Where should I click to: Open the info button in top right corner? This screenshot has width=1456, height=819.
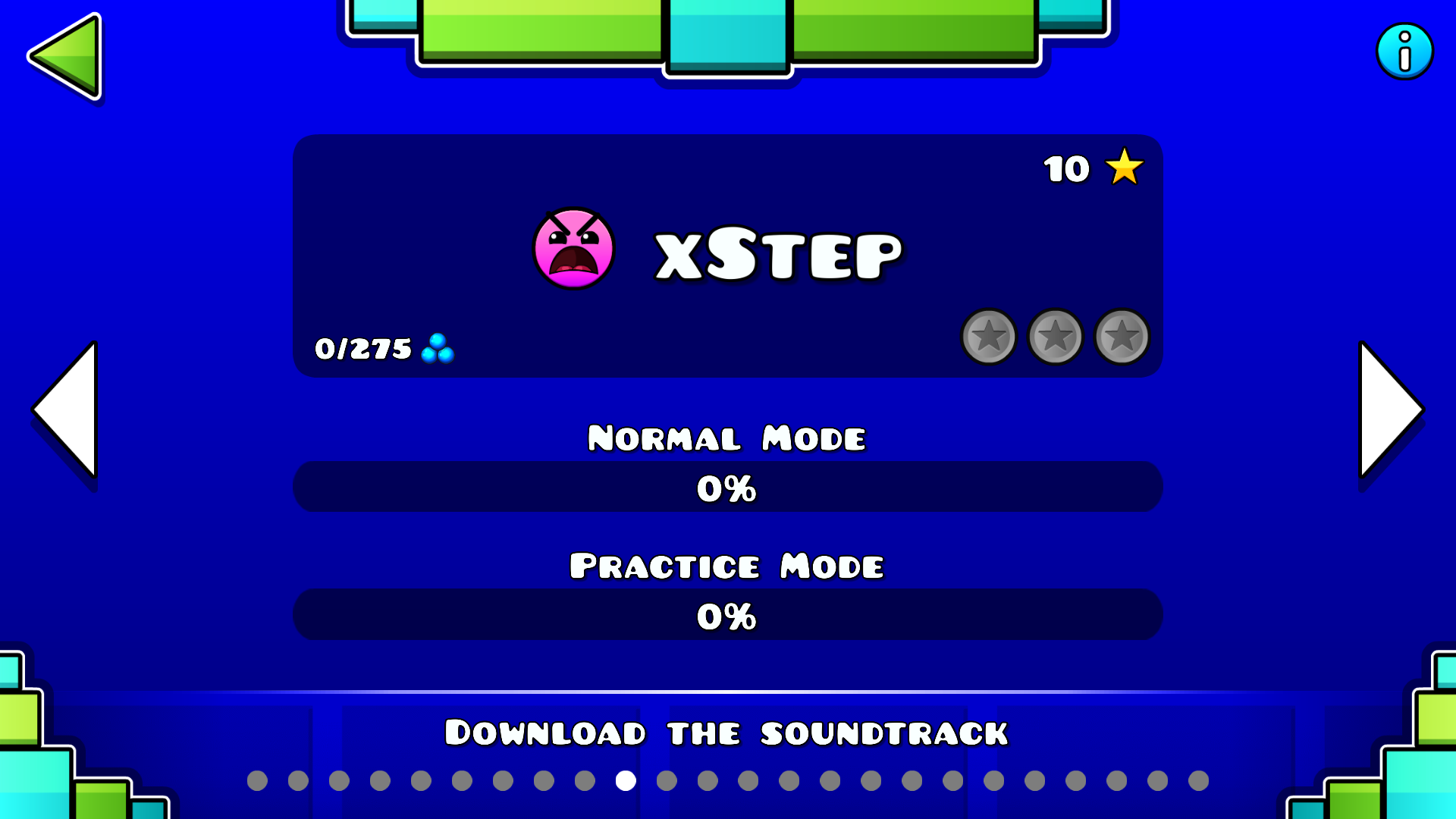(x=1405, y=51)
